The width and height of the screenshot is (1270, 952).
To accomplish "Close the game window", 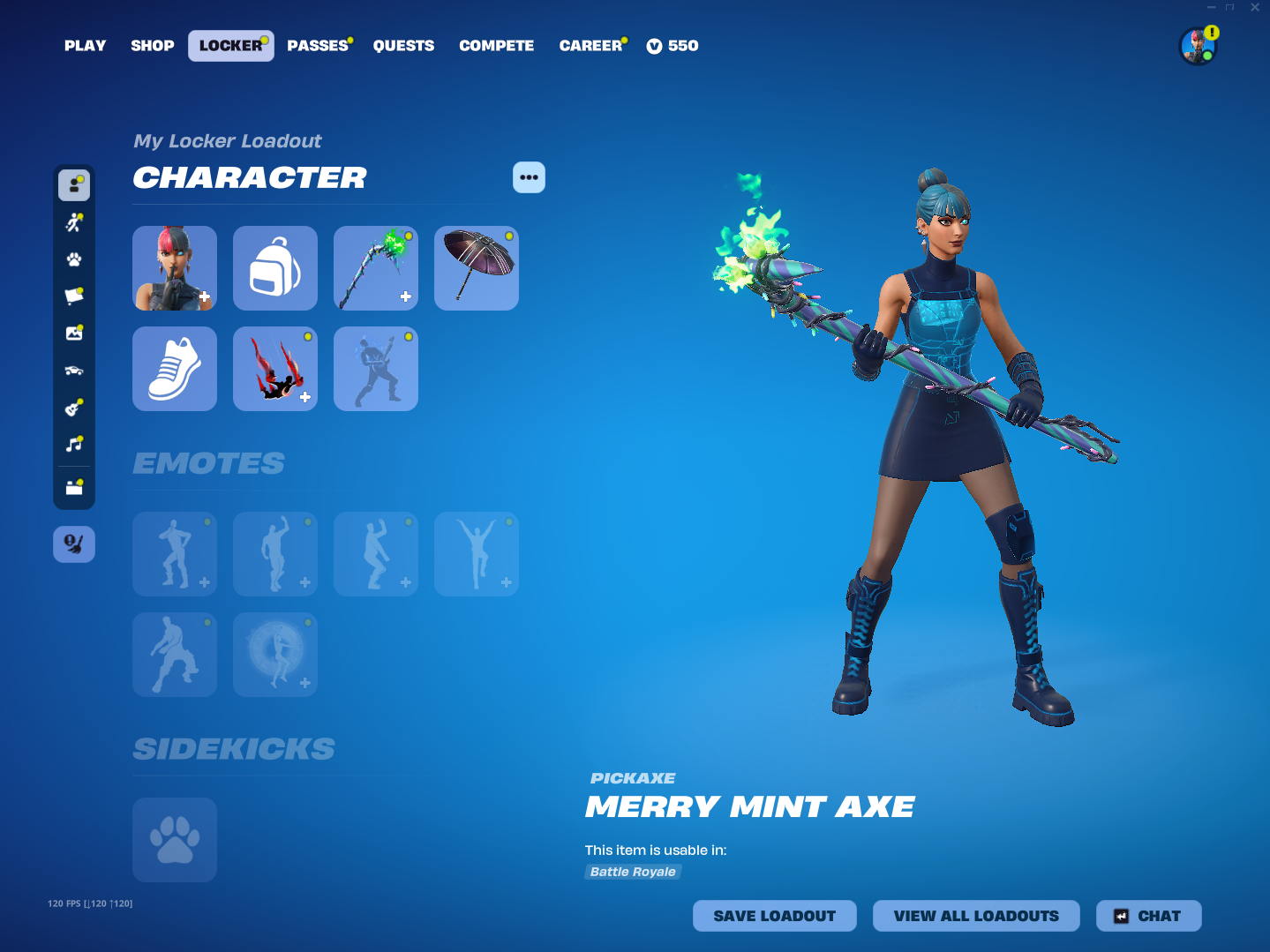I will (1255, 7).
